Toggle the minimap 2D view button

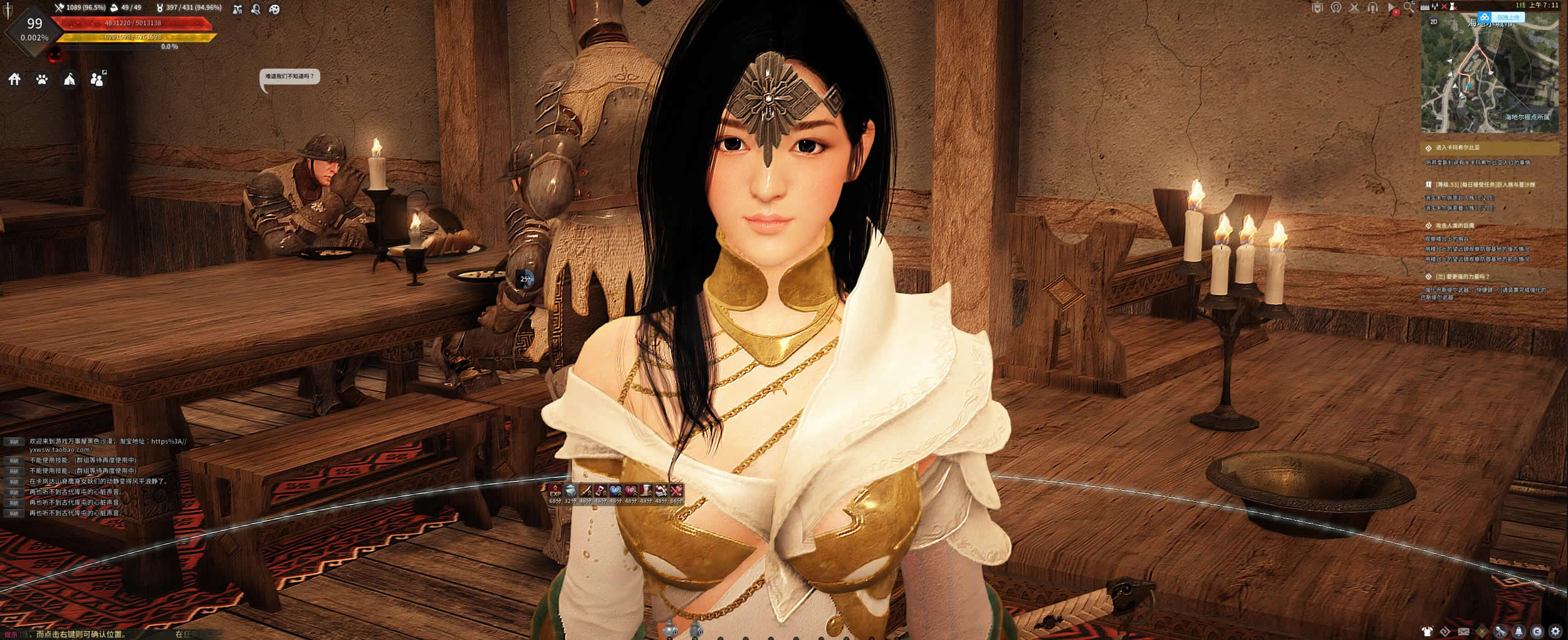[1433, 22]
